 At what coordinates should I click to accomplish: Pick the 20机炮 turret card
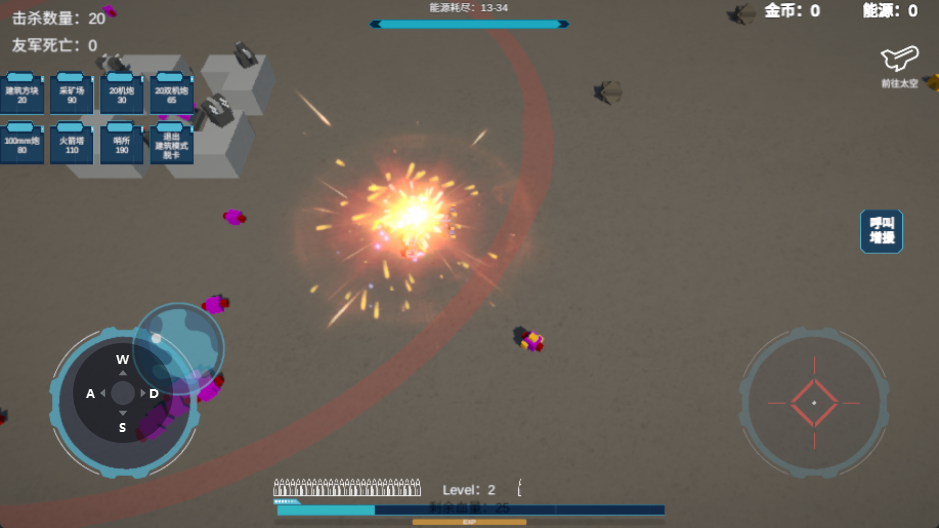[x=121, y=94]
